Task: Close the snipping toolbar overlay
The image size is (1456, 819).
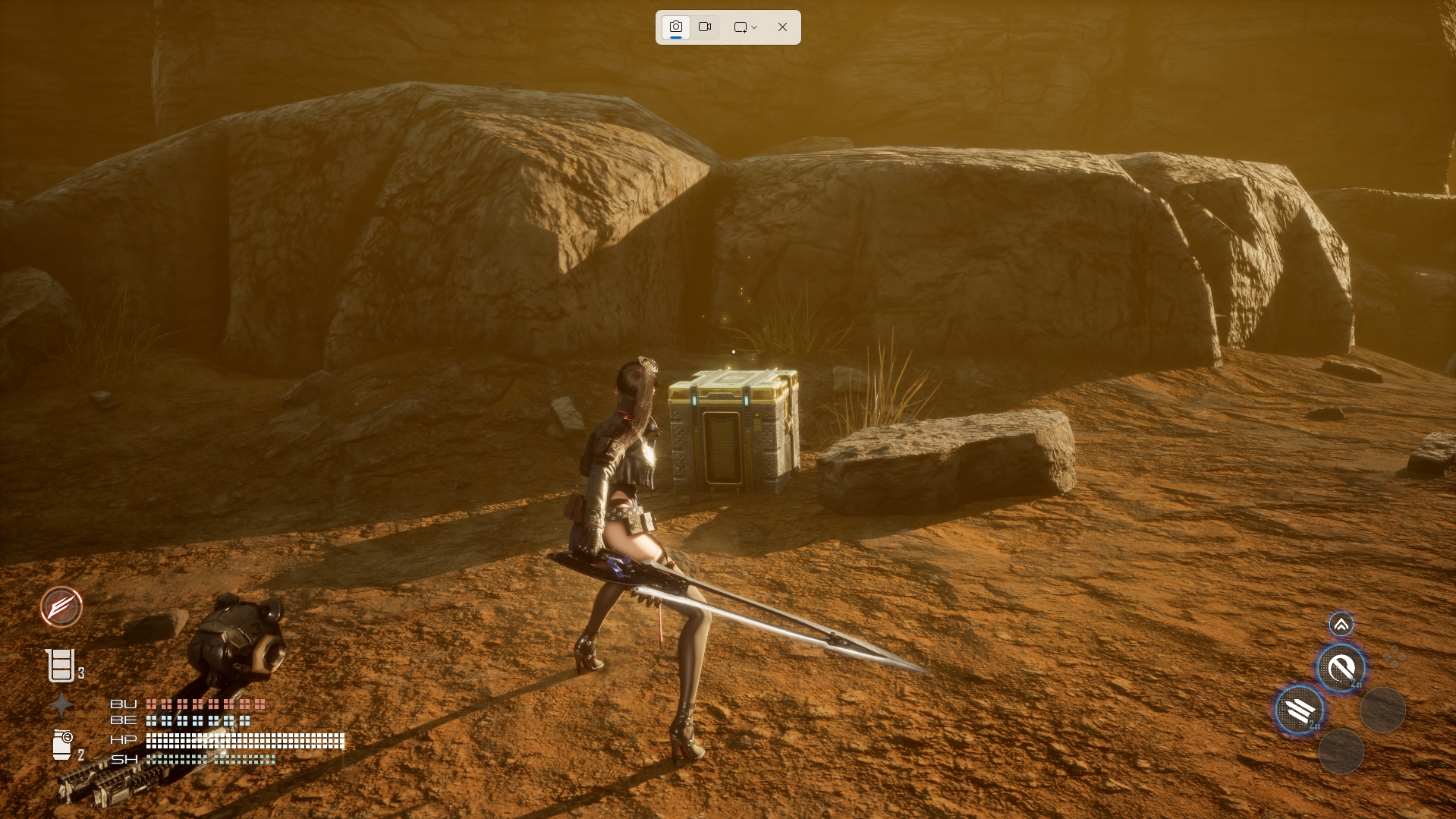Action: point(782,27)
